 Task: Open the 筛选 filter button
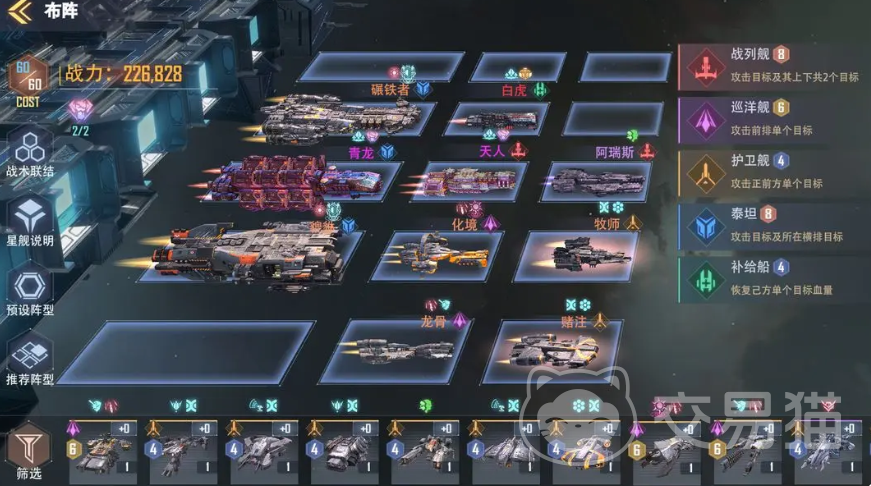tap(29, 454)
